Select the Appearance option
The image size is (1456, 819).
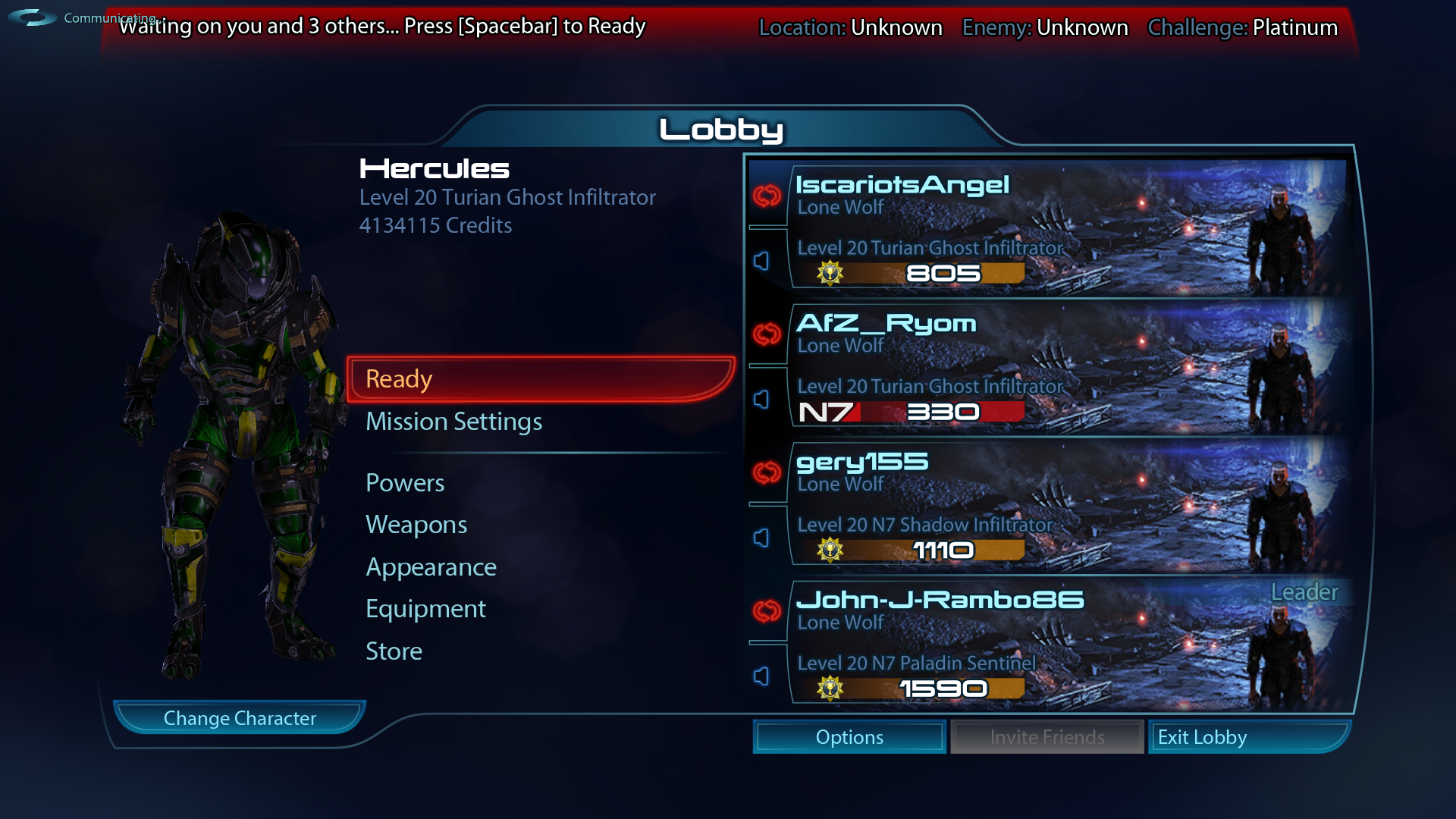pyautogui.click(x=431, y=567)
